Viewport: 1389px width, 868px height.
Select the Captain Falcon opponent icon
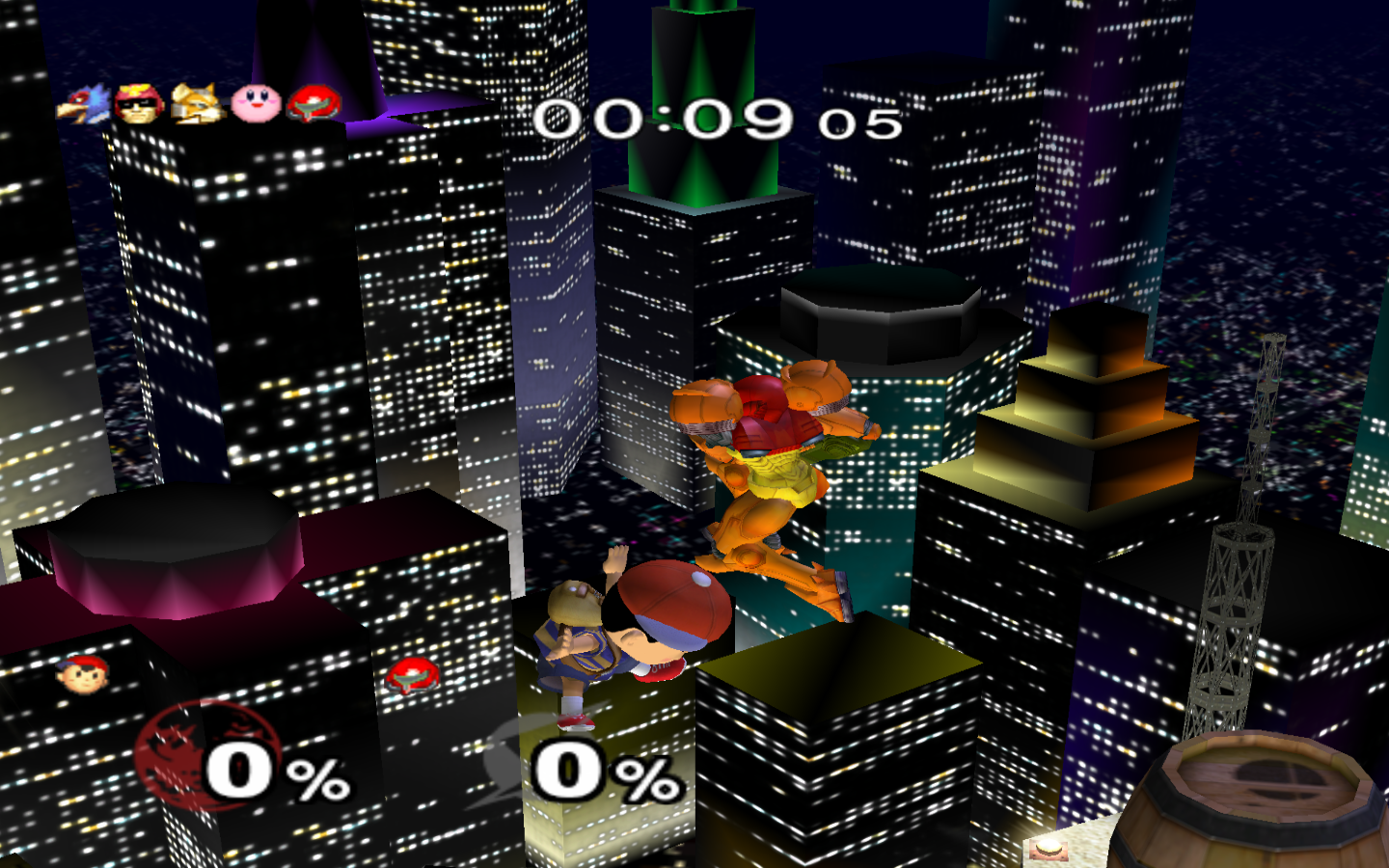click(139, 103)
